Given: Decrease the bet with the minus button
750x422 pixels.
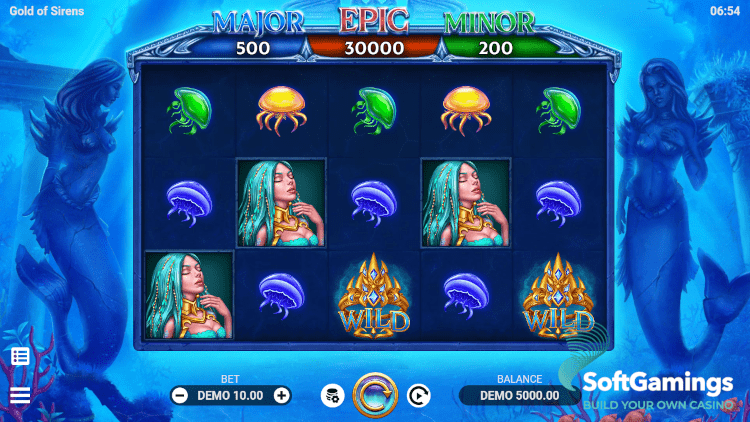Looking at the screenshot, I should [x=180, y=395].
